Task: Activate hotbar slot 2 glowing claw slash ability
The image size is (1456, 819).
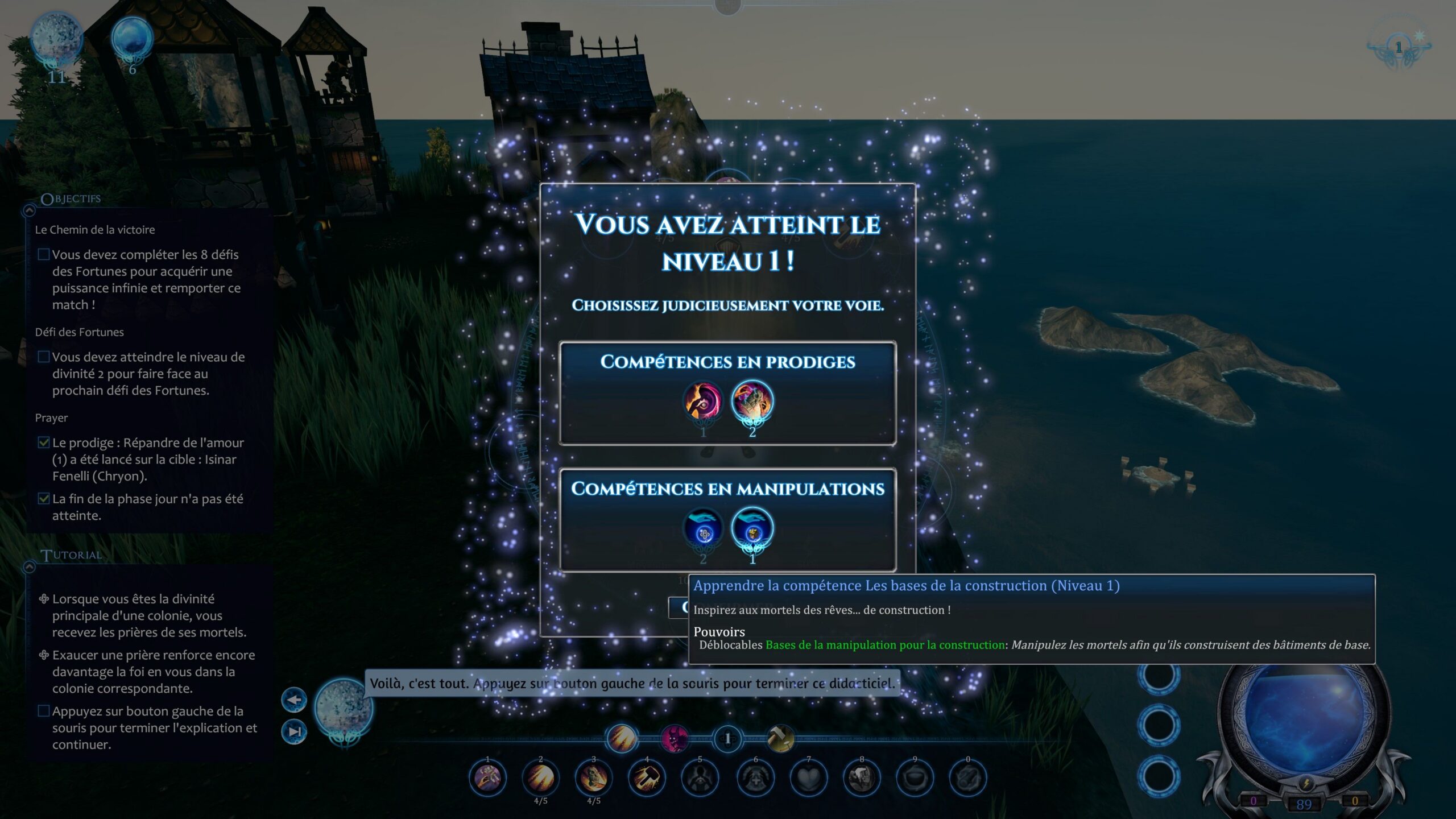Action: tap(540, 778)
